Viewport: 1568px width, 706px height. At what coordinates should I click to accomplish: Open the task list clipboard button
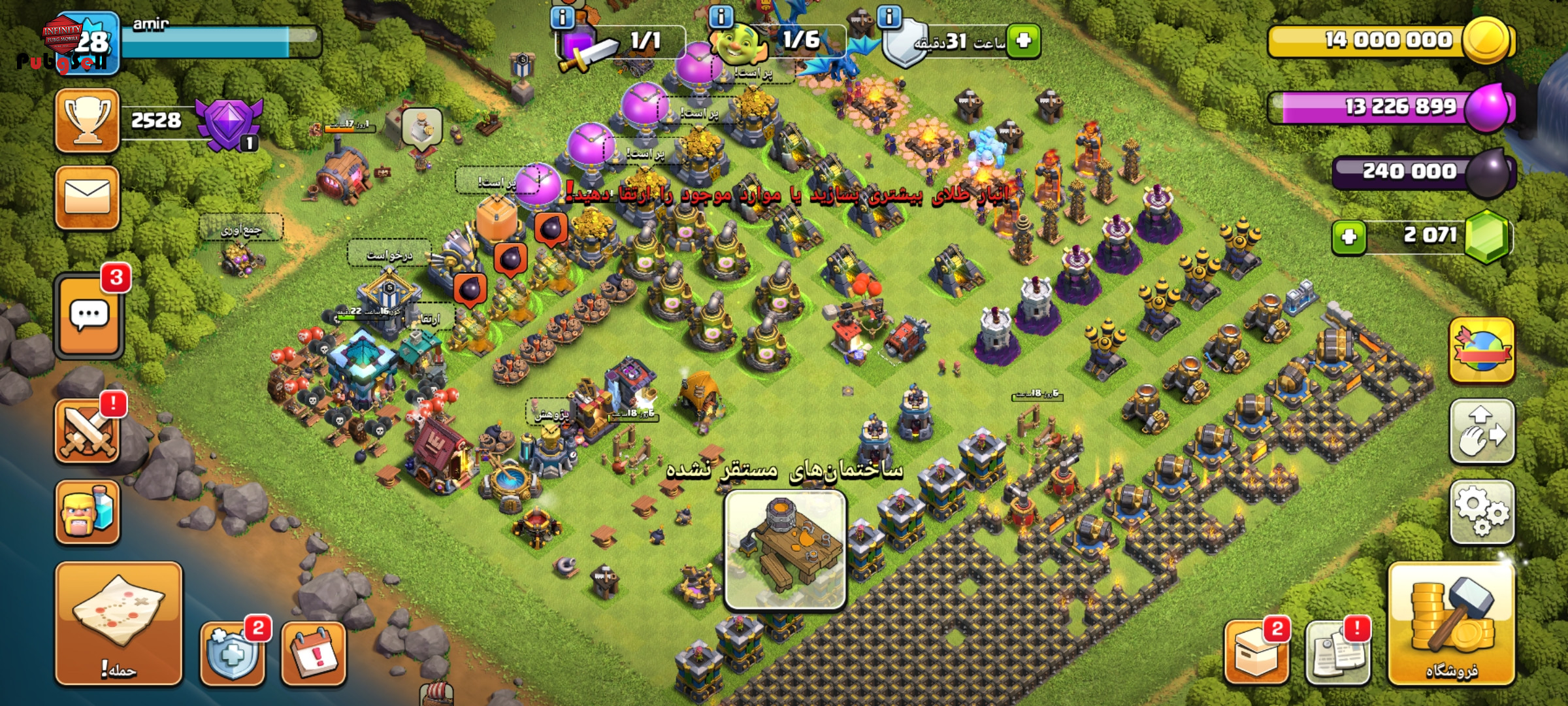[x=1336, y=653]
